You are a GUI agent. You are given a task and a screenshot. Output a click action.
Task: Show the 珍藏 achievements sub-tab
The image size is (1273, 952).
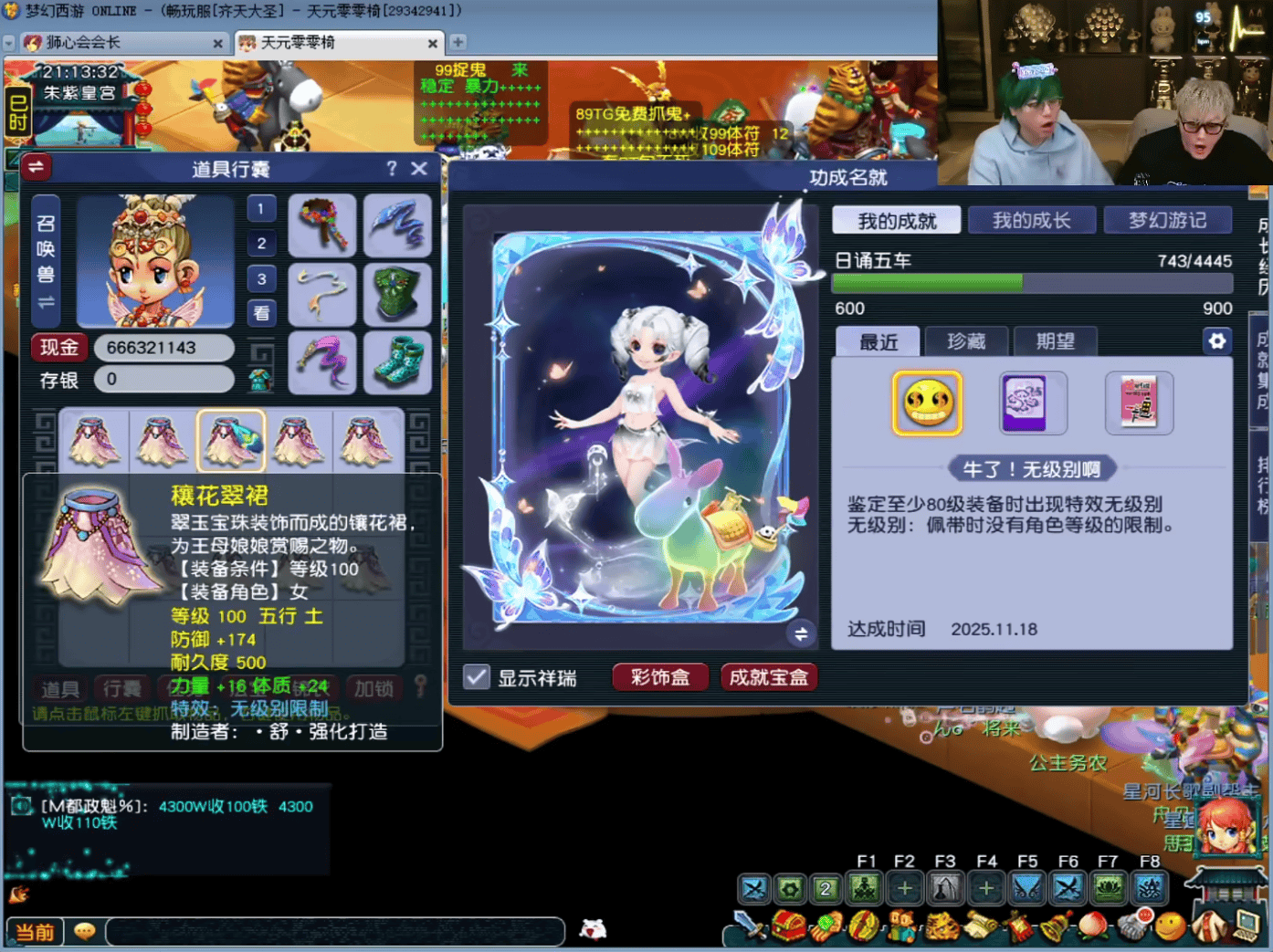point(965,341)
